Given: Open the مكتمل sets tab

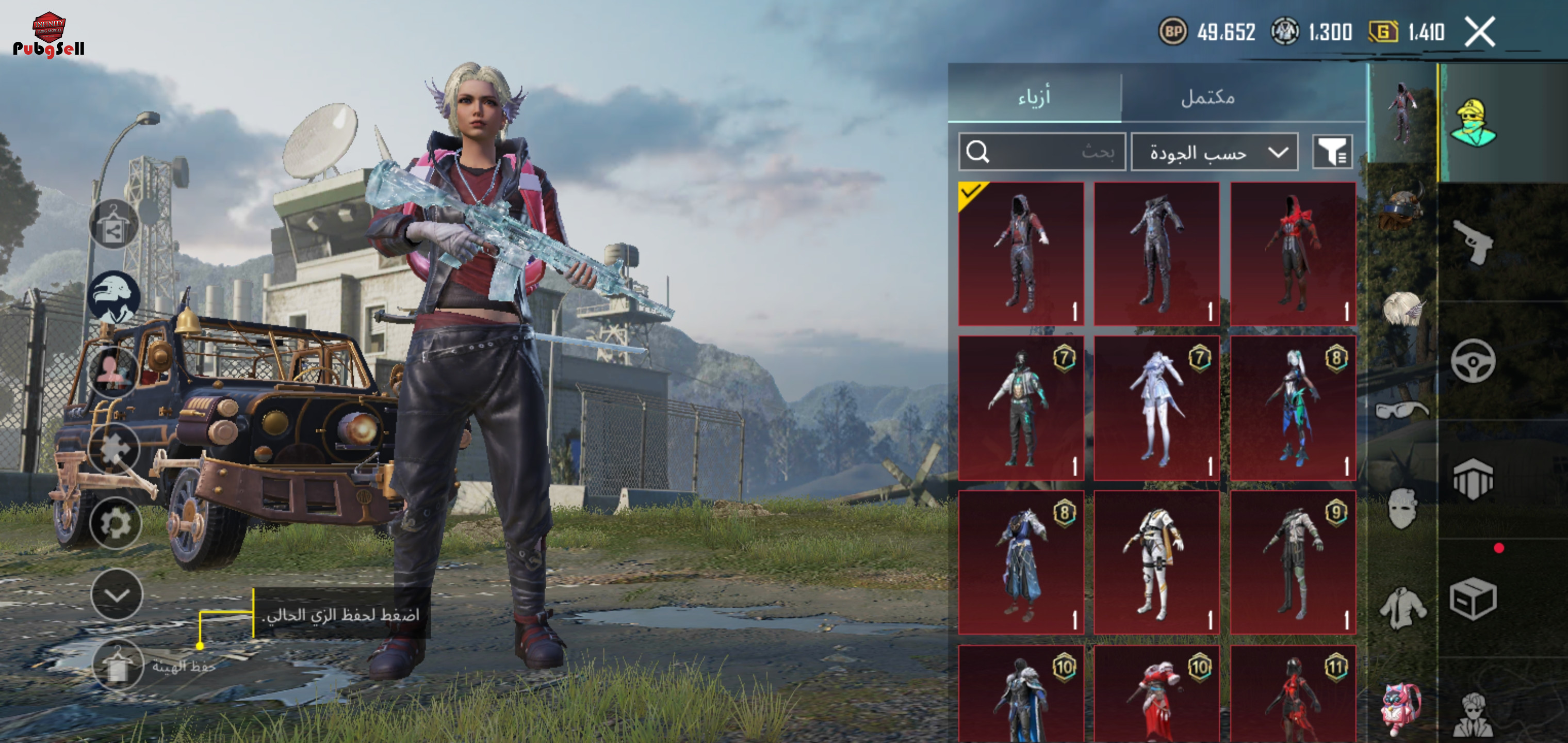Looking at the screenshot, I should click(x=1207, y=96).
